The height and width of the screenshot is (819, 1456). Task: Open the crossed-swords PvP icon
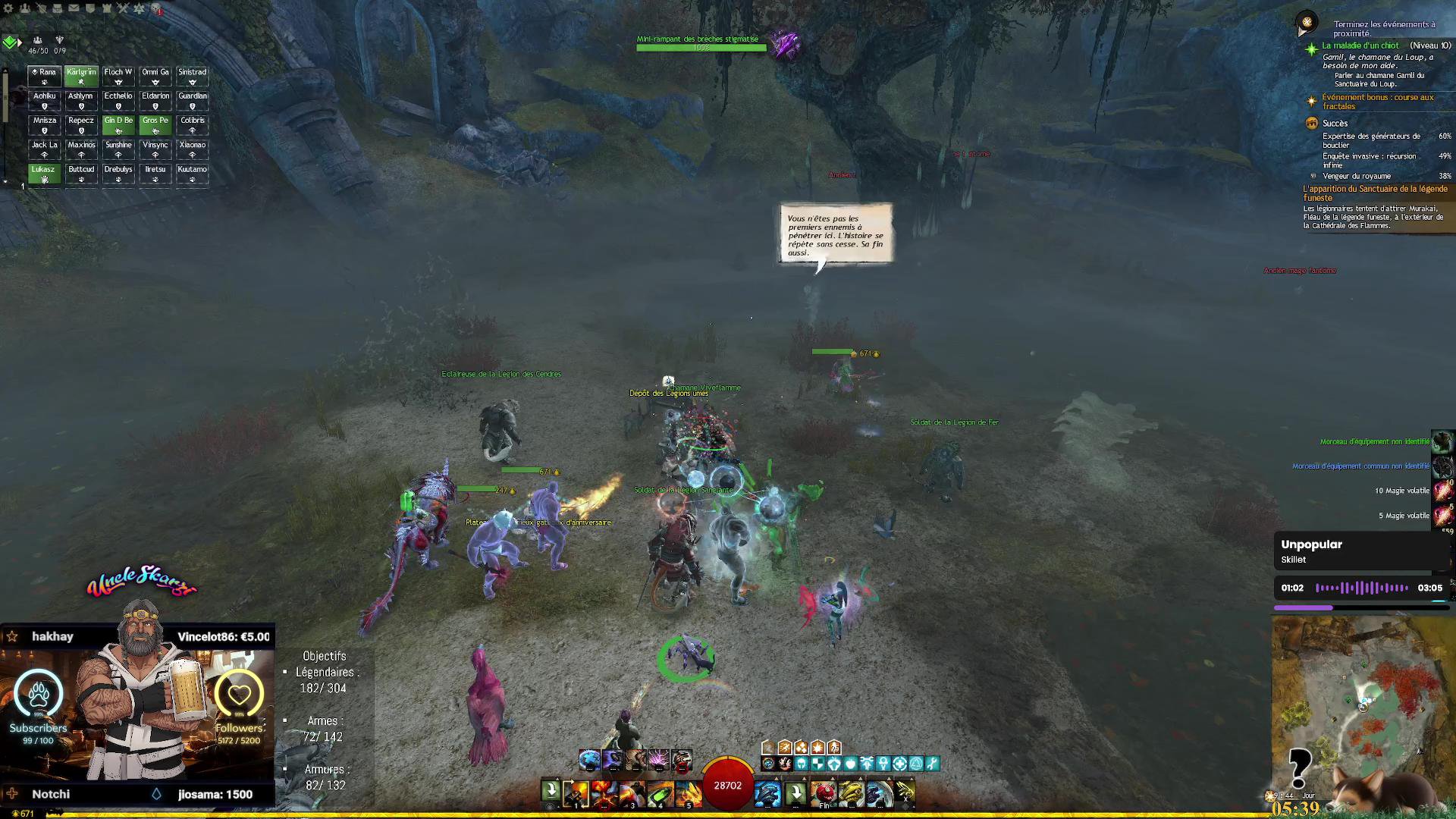123,8
